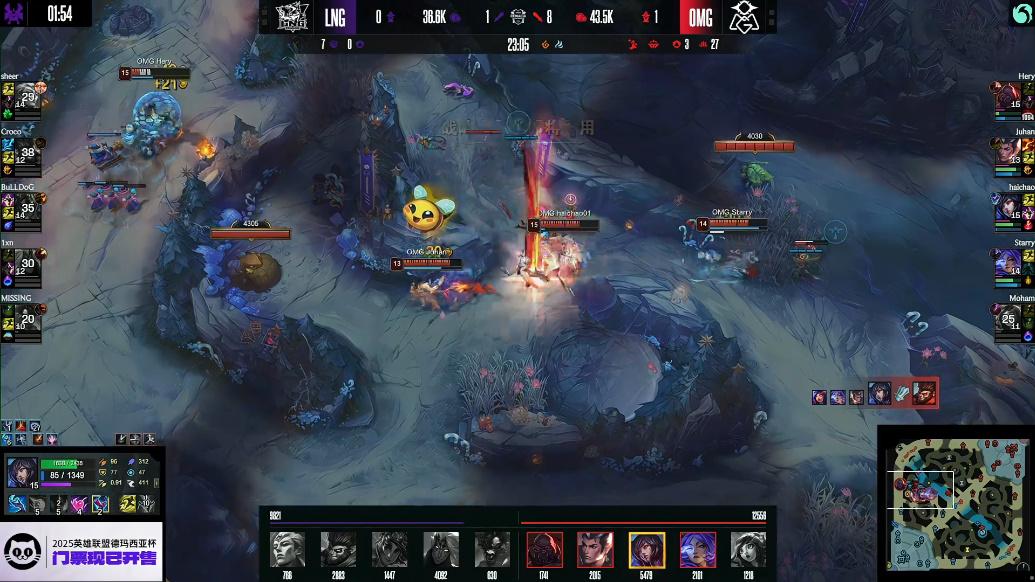Open the ticket sale banner with the cat logo
This screenshot has width=1035, height=582.
point(81,551)
